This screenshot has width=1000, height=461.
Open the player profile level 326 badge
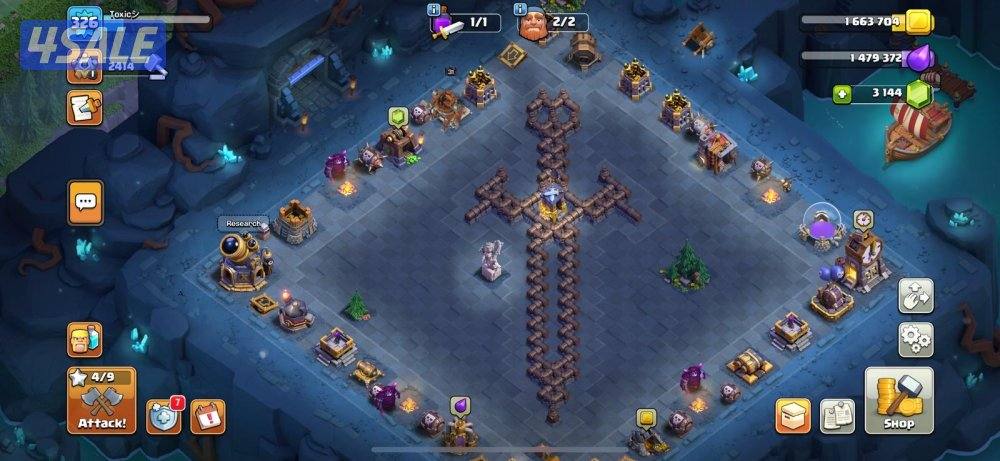(x=85, y=22)
